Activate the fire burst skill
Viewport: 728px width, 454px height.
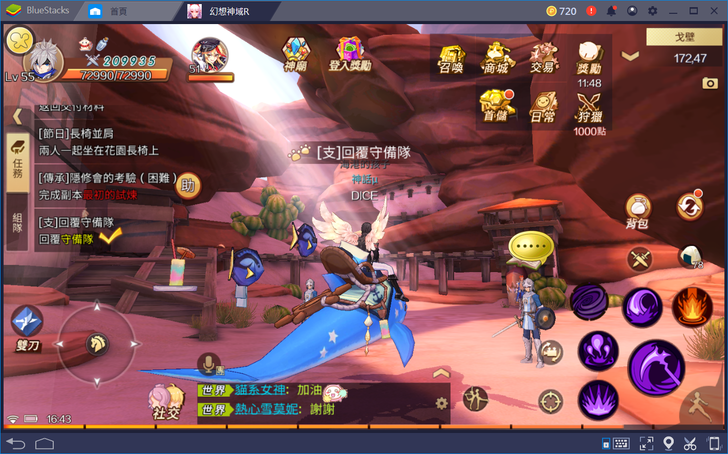click(690, 305)
